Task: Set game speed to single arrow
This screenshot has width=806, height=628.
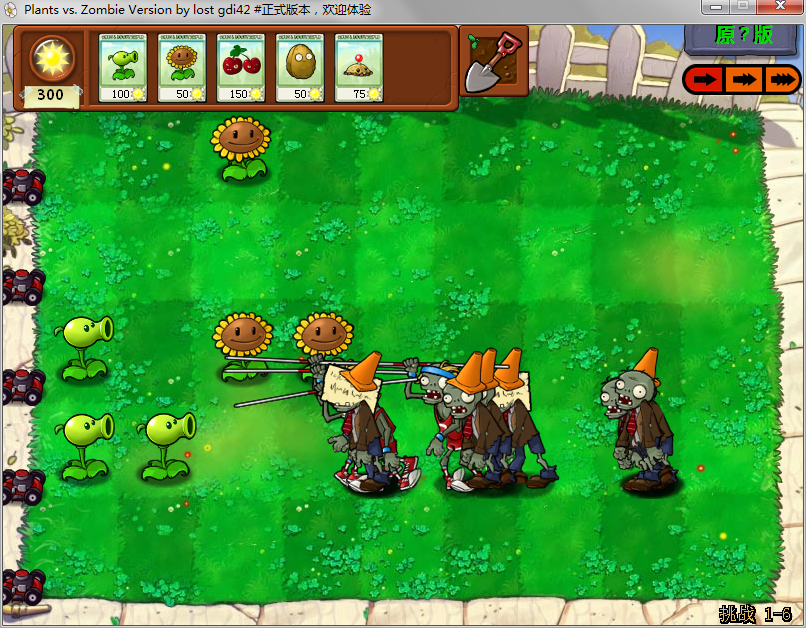Action: [x=705, y=80]
